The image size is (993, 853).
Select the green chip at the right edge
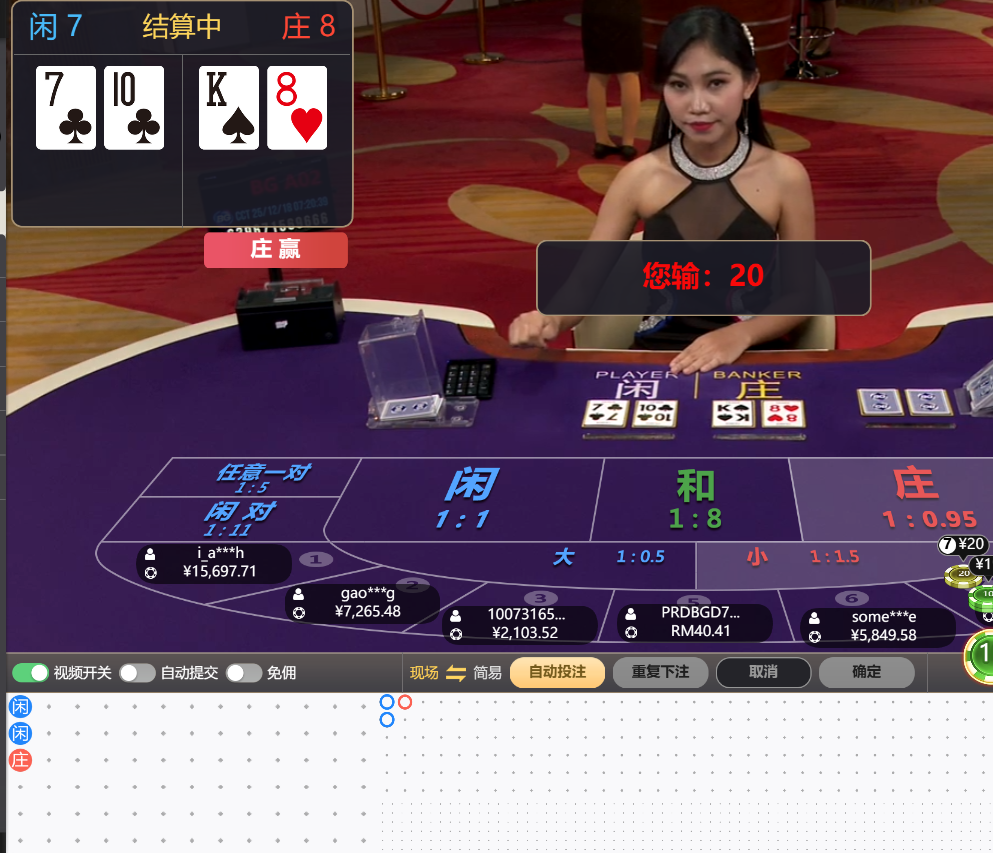[981, 655]
